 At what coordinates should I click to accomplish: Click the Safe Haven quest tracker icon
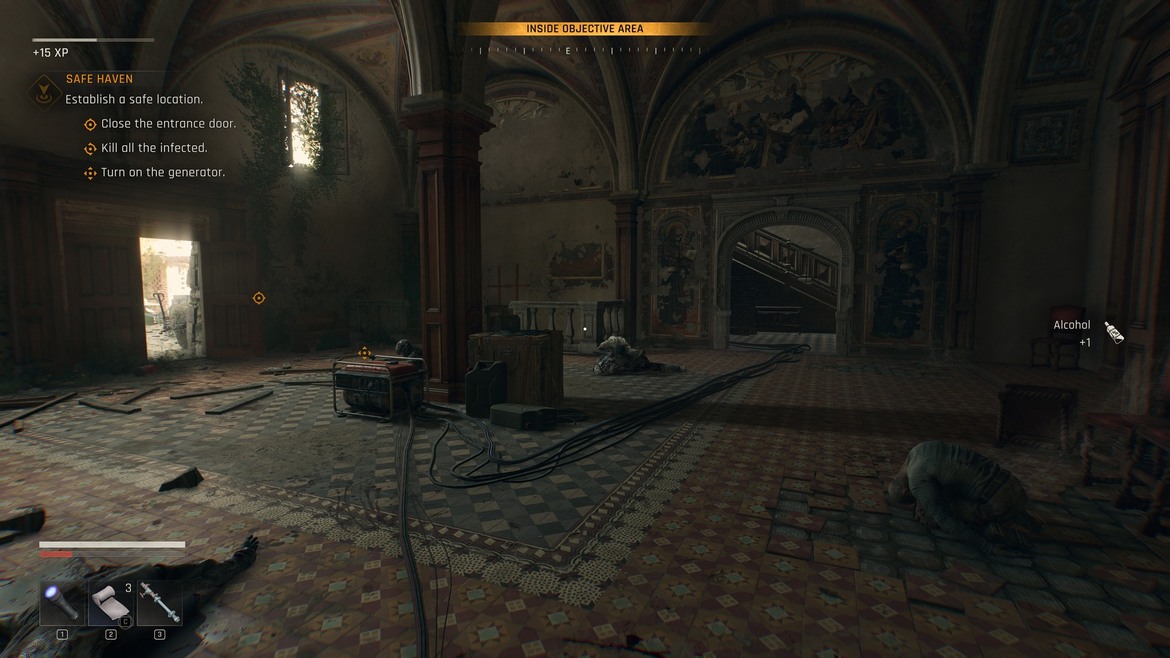[44, 93]
